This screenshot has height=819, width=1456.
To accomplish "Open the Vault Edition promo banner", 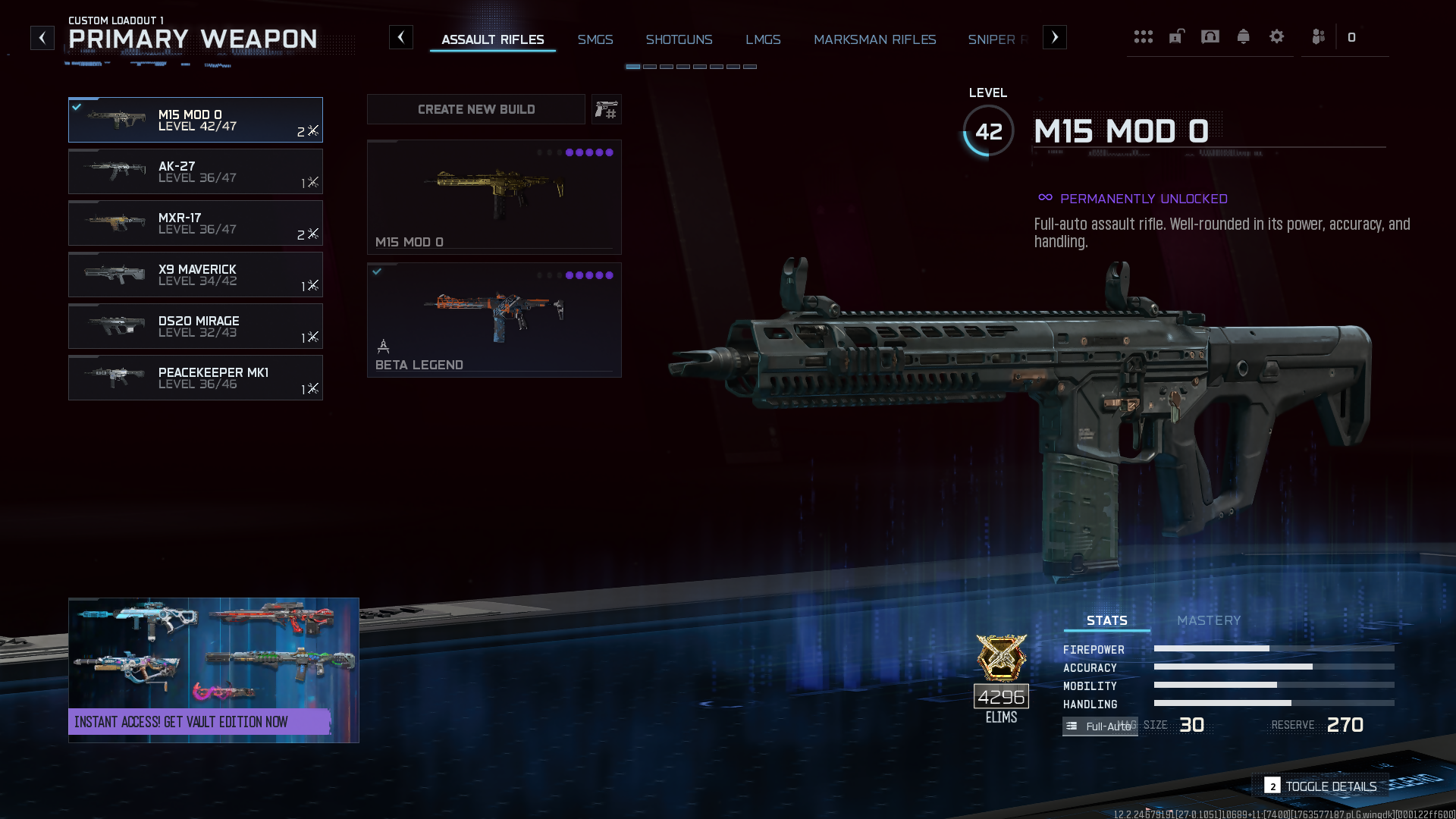I will pyautogui.click(x=213, y=670).
